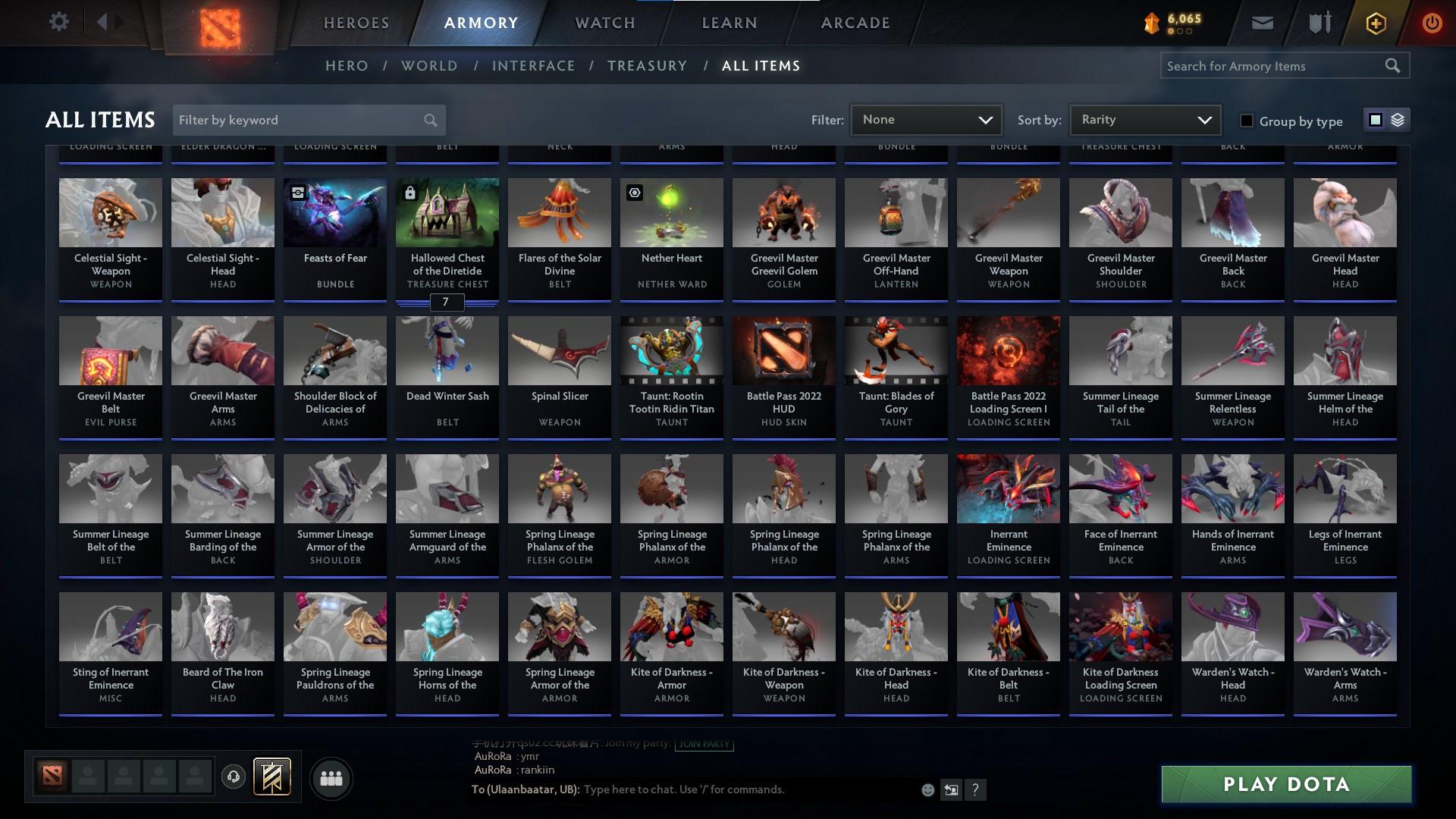Open the TREASURY section
Viewport: 1456px width, 819px height.
pos(647,66)
